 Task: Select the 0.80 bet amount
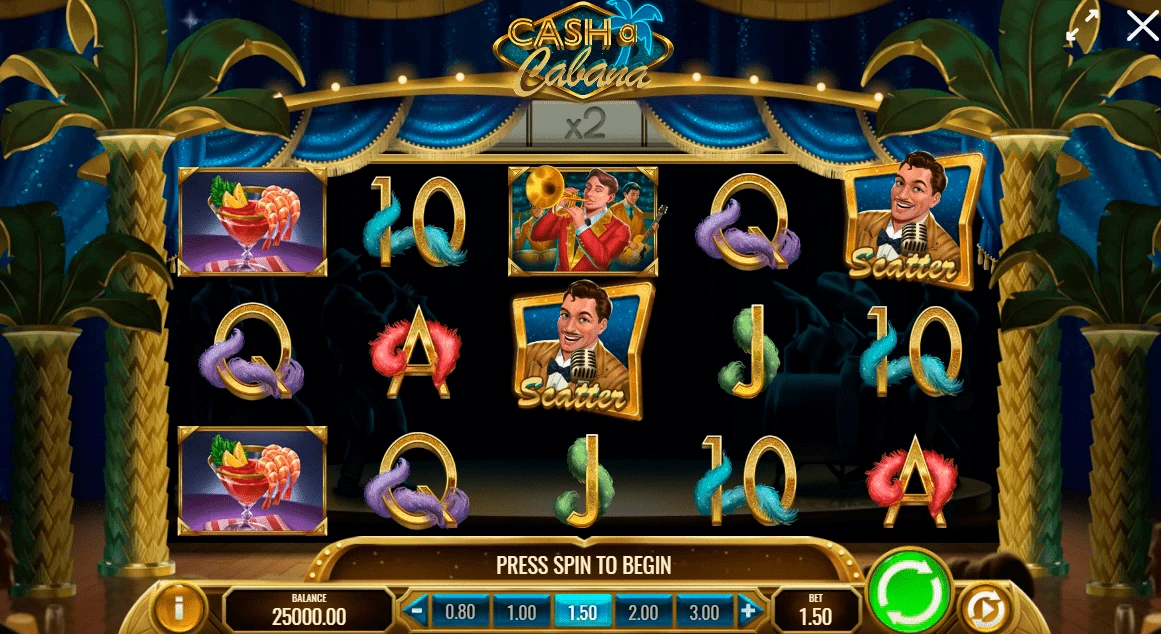pos(460,611)
